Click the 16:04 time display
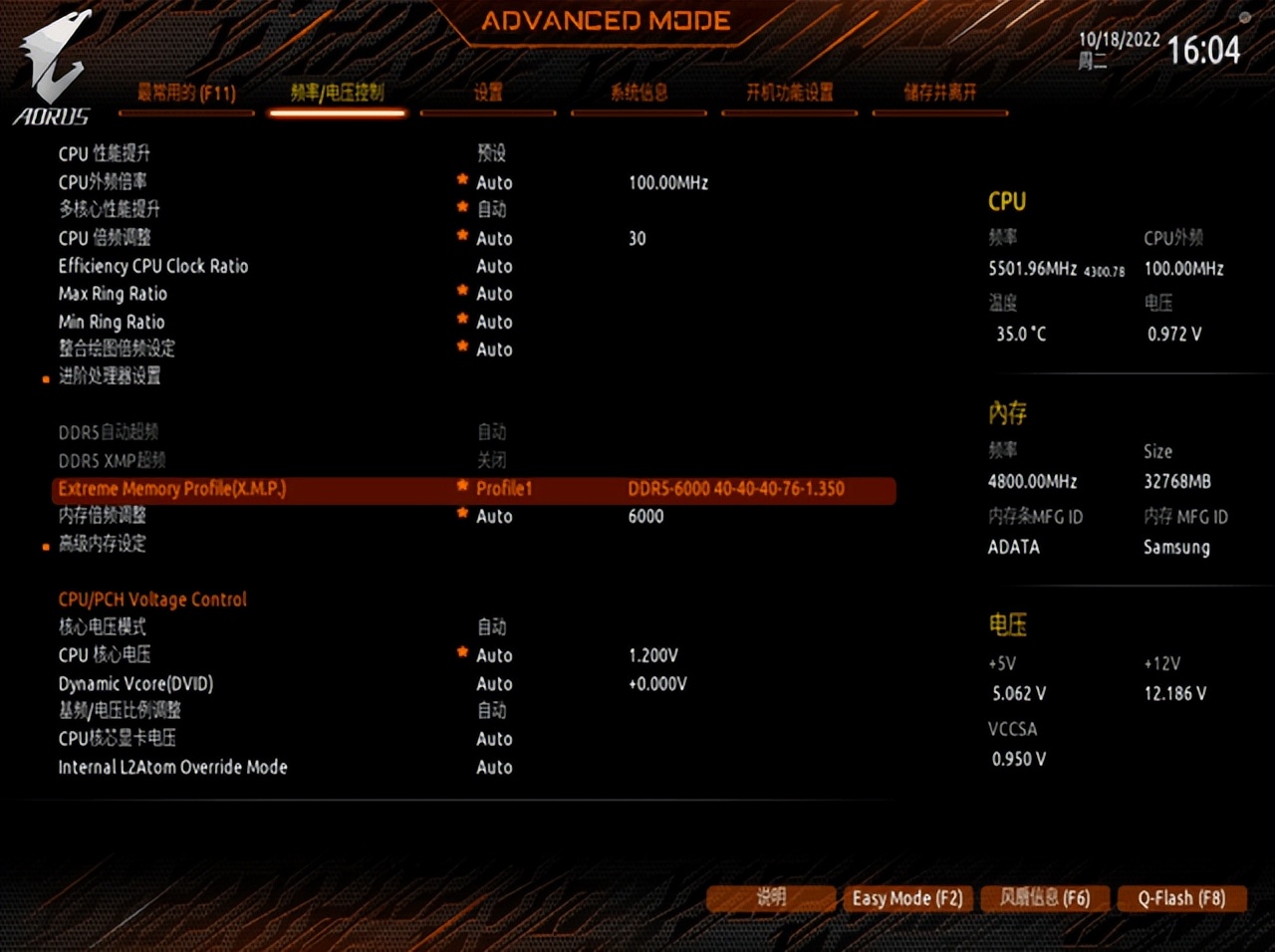The image size is (1275, 952). 1203,50
